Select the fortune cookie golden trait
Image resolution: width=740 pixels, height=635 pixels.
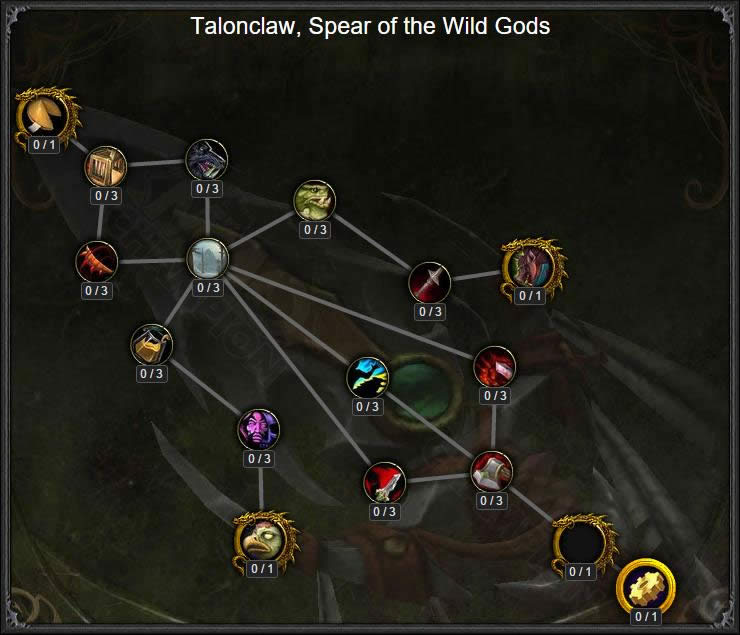point(44,115)
